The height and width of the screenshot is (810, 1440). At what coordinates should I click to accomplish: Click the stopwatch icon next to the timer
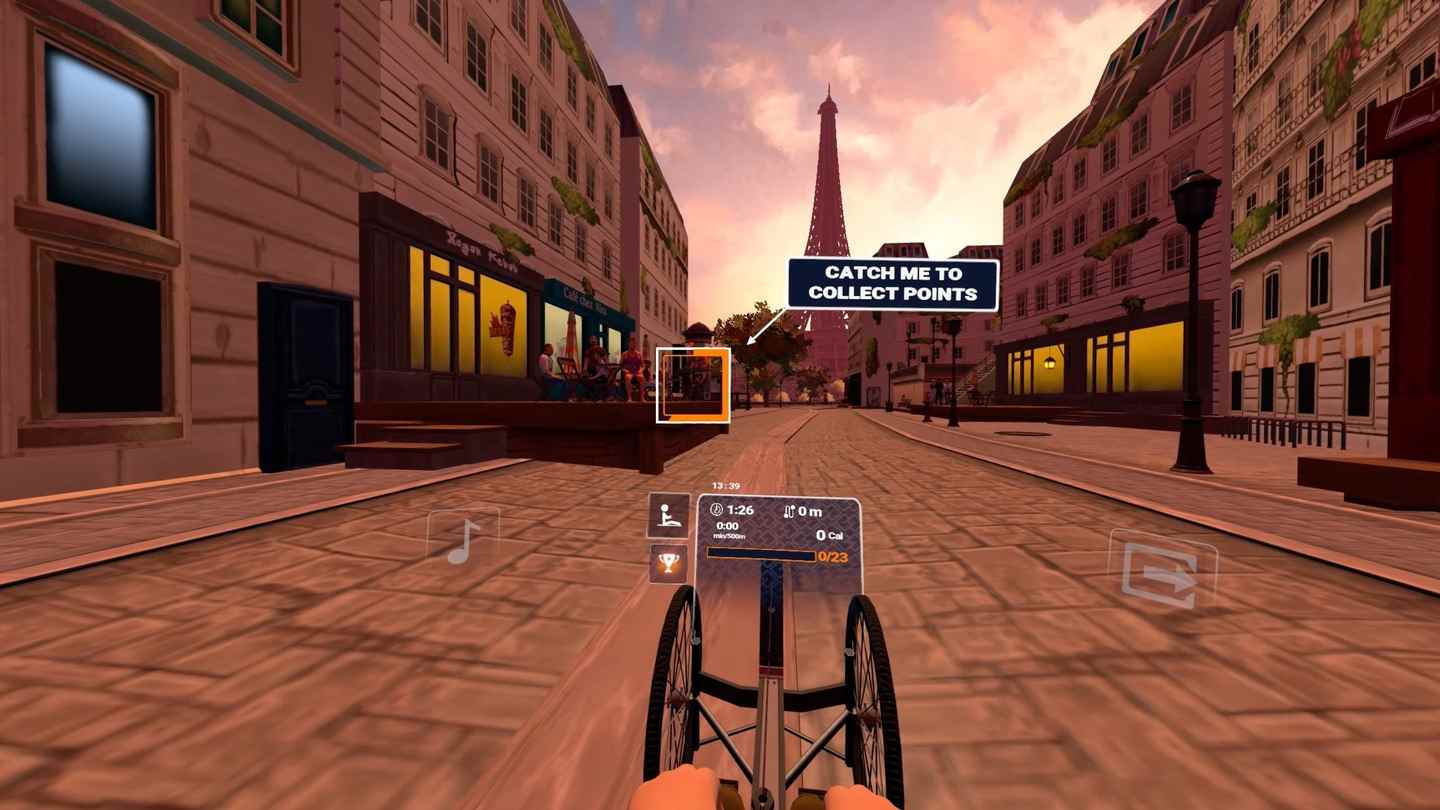[717, 508]
